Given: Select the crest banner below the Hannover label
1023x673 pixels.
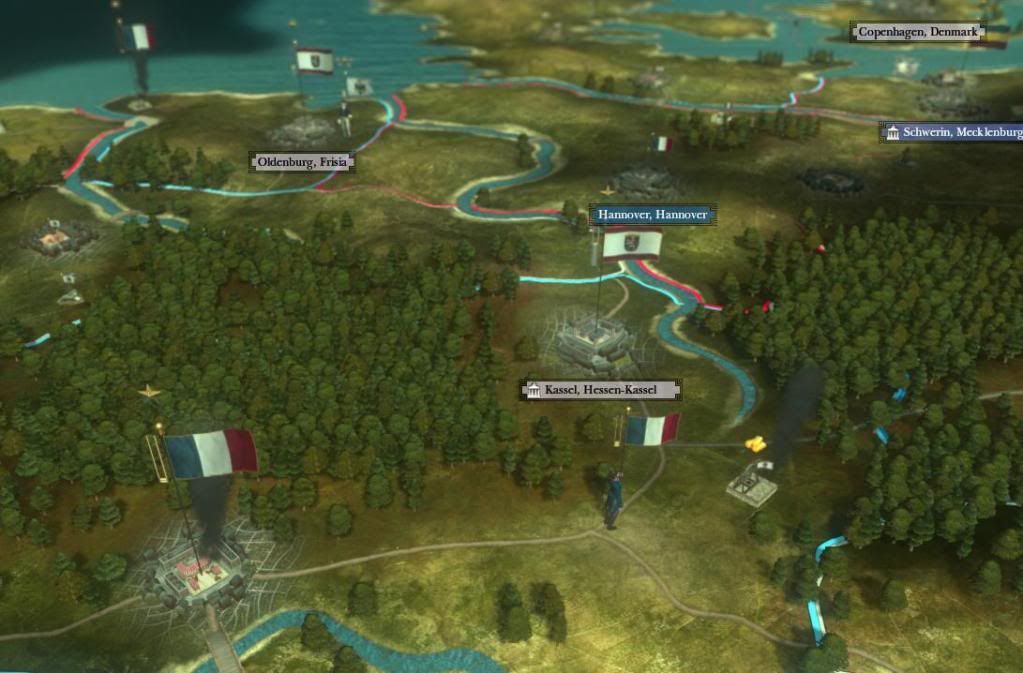Looking at the screenshot, I should click(632, 245).
